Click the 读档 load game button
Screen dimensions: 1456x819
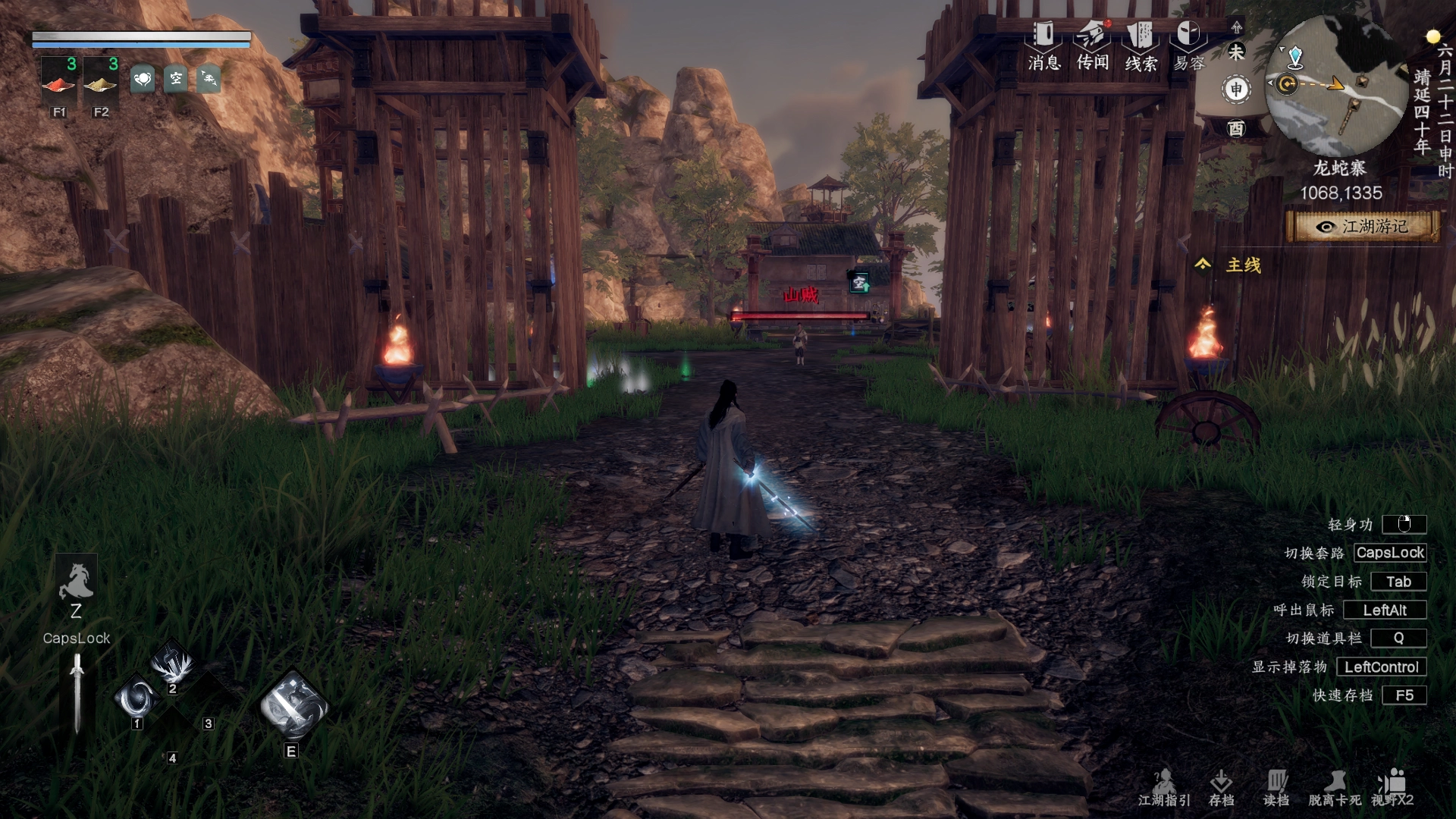click(x=1276, y=787)
